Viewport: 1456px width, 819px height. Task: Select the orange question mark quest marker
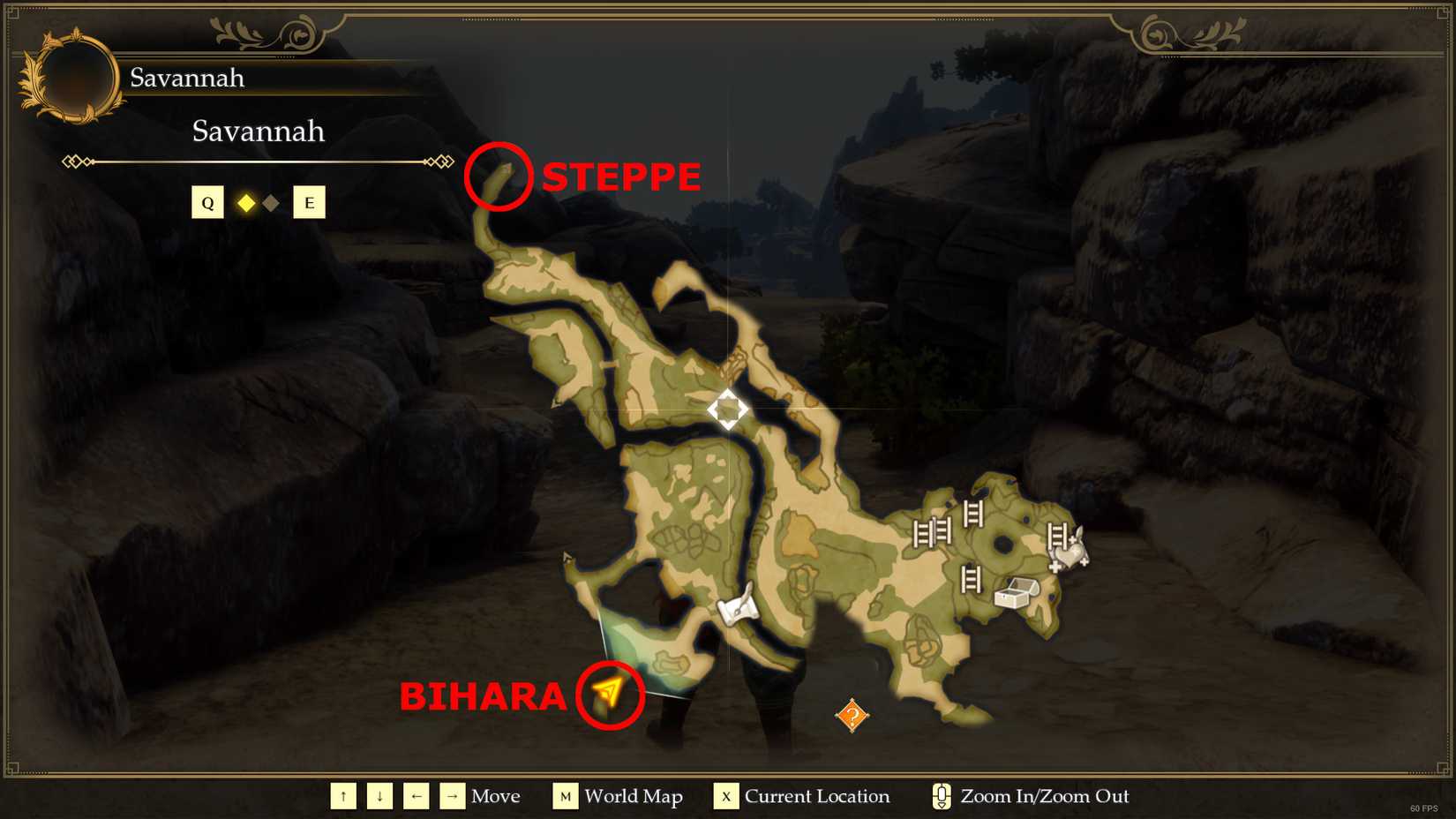(x=850, y=717)
